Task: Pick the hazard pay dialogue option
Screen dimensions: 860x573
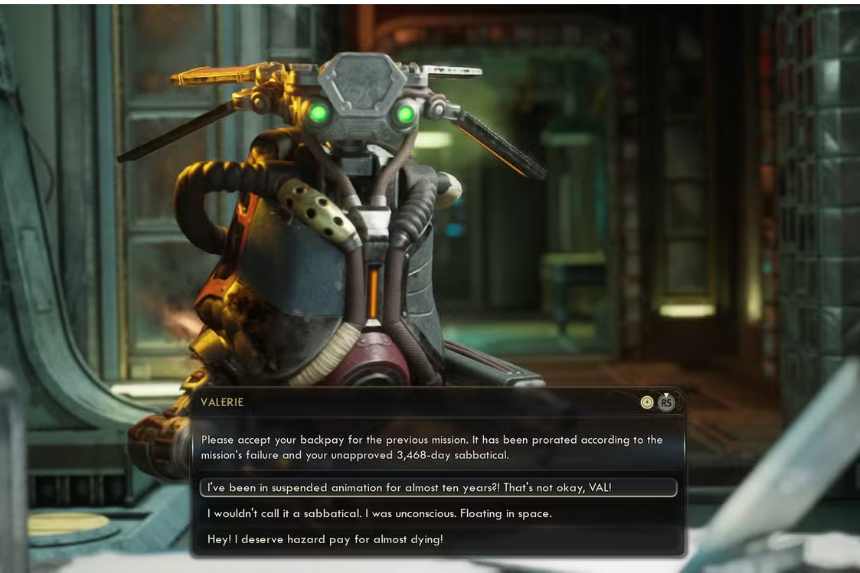Action: pyautogui.click(x=325, y=540)
